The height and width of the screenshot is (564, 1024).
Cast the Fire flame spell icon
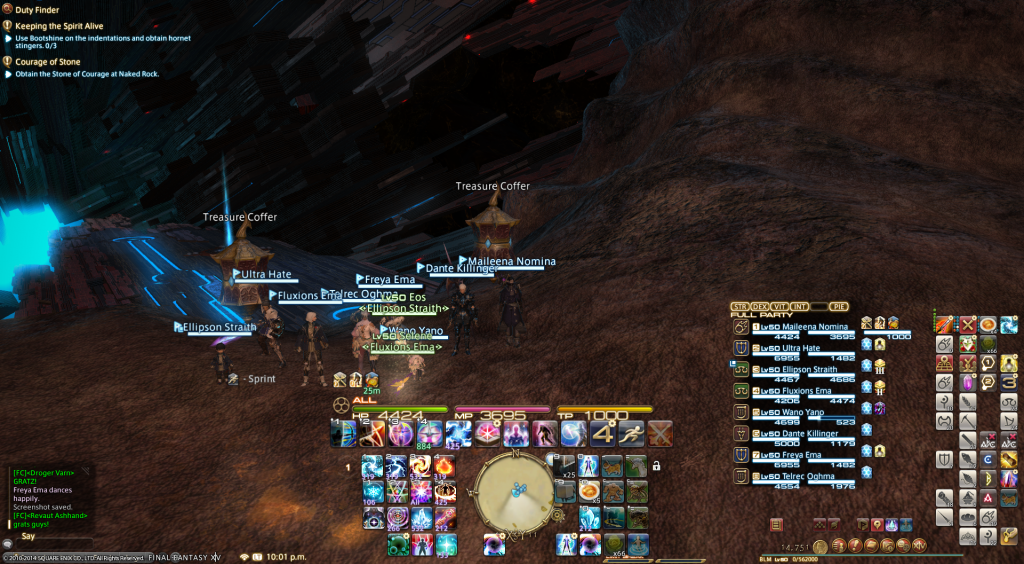[444, 466]
